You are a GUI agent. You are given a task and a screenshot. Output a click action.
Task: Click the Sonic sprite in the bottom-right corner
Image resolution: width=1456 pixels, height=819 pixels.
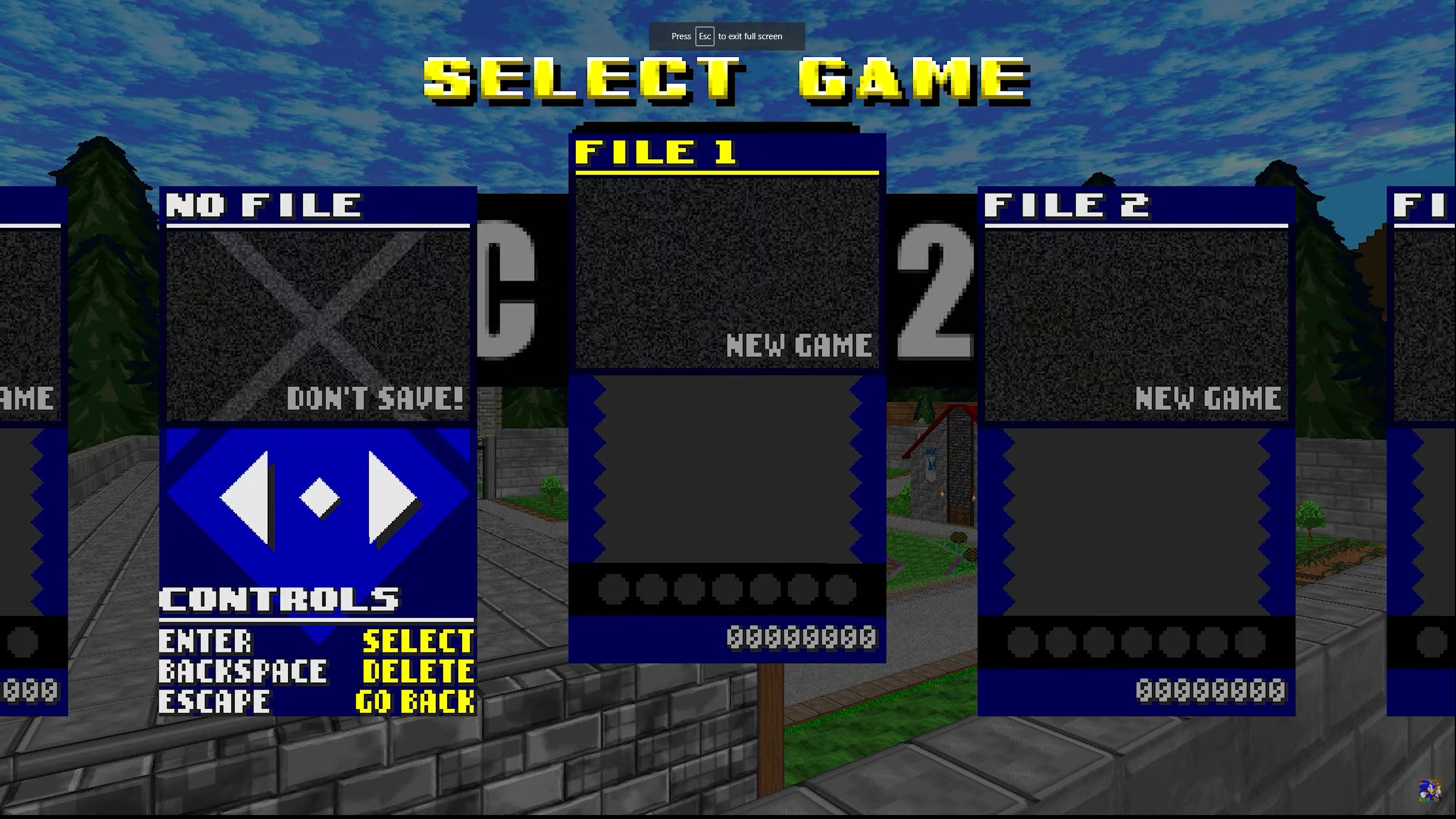tap(1432, 790)
